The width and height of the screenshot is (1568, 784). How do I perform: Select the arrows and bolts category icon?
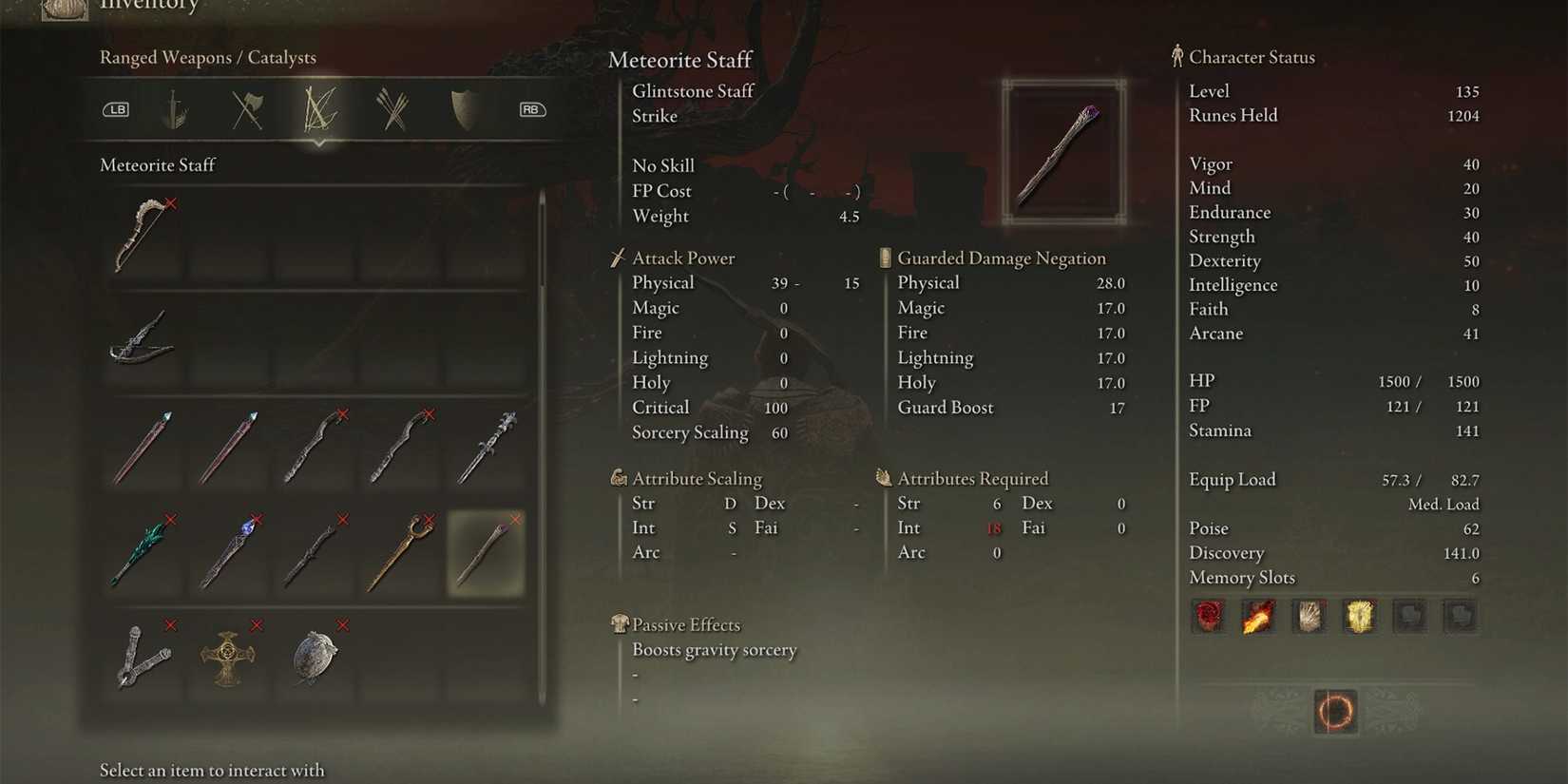tap(392, 108)
